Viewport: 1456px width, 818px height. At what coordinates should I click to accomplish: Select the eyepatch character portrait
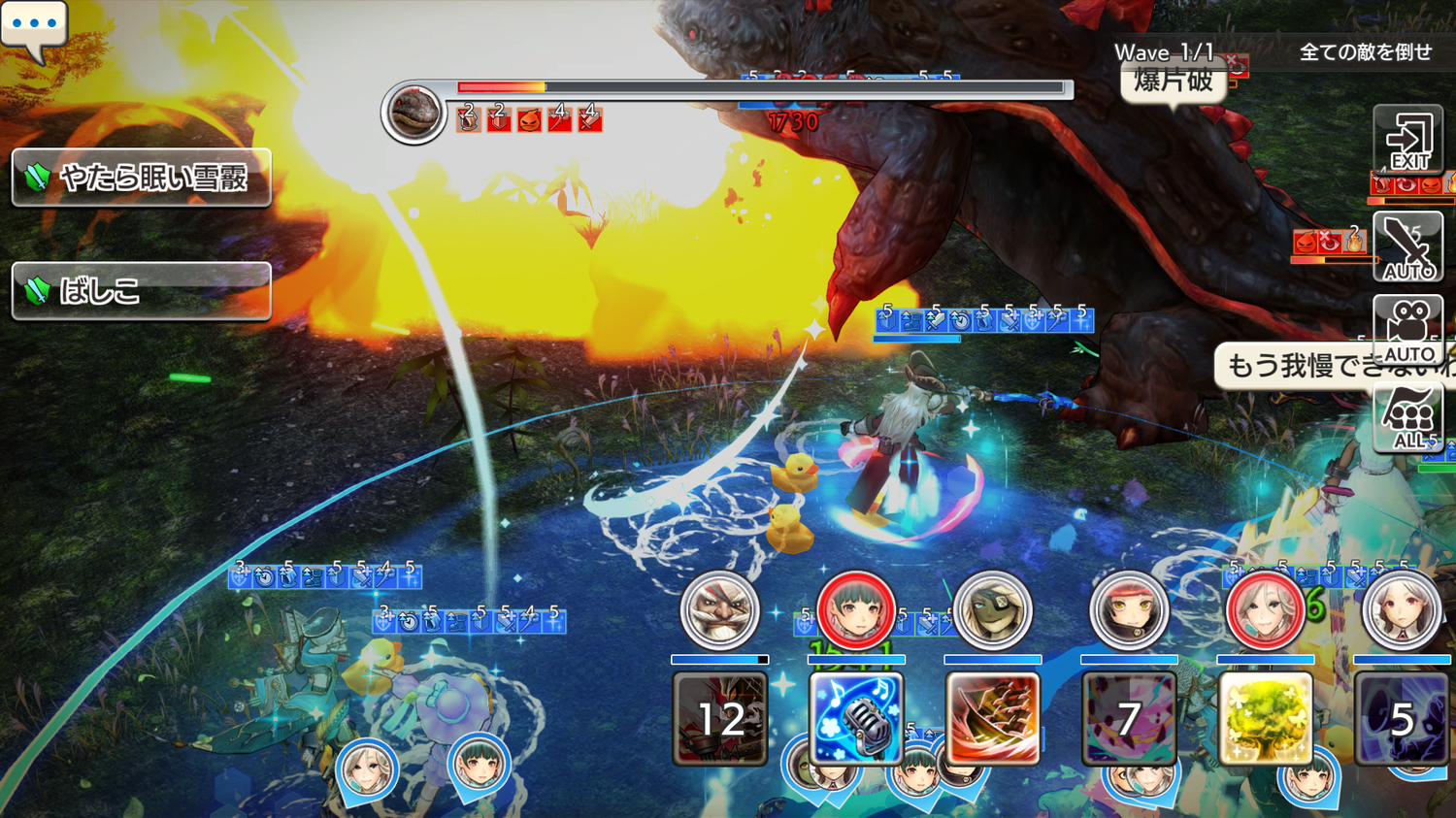pyautogui.click(x=992, y=611)
